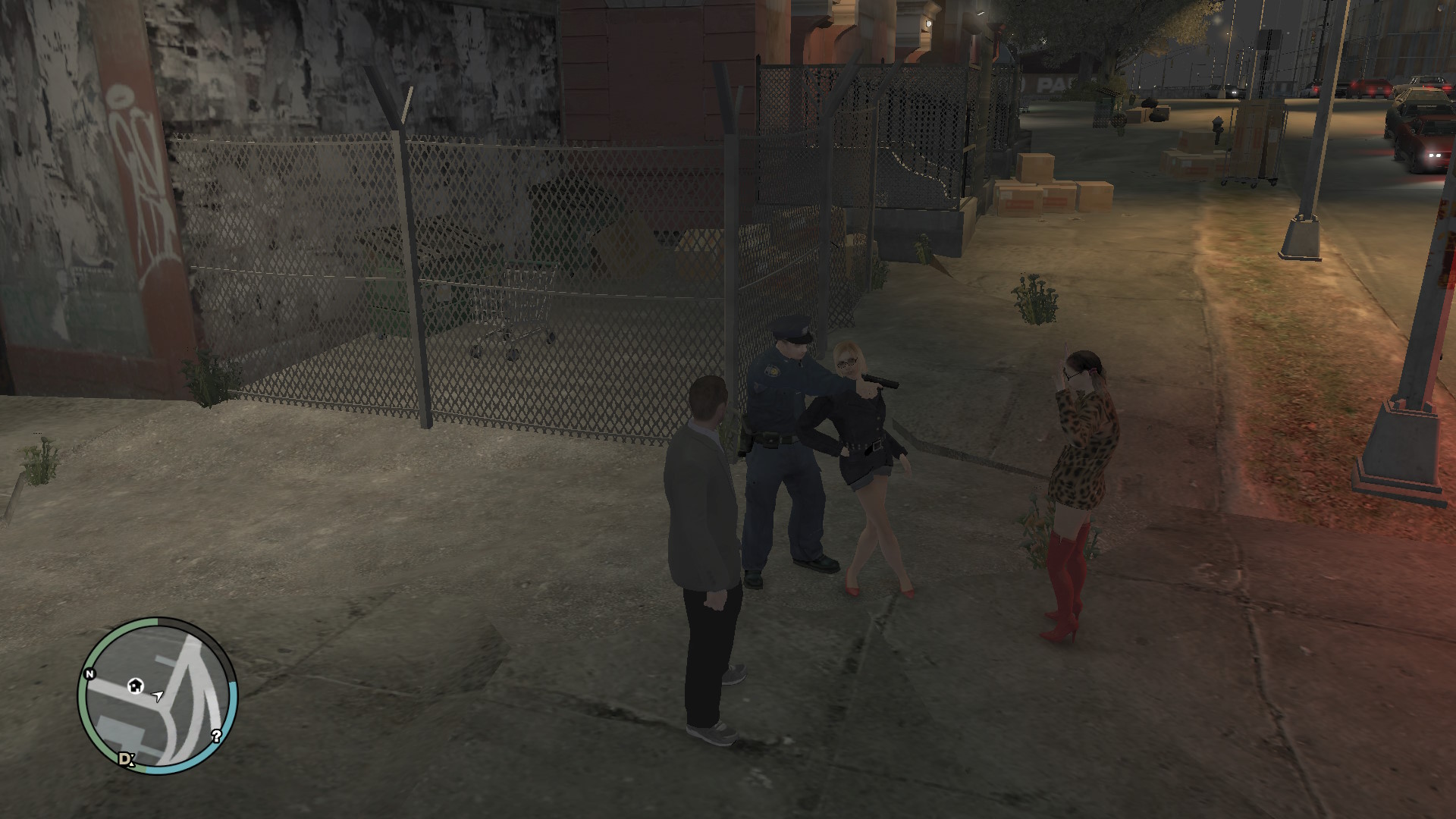Click the 'D' mission contact blip on the radar

click(x=126, y=759)
